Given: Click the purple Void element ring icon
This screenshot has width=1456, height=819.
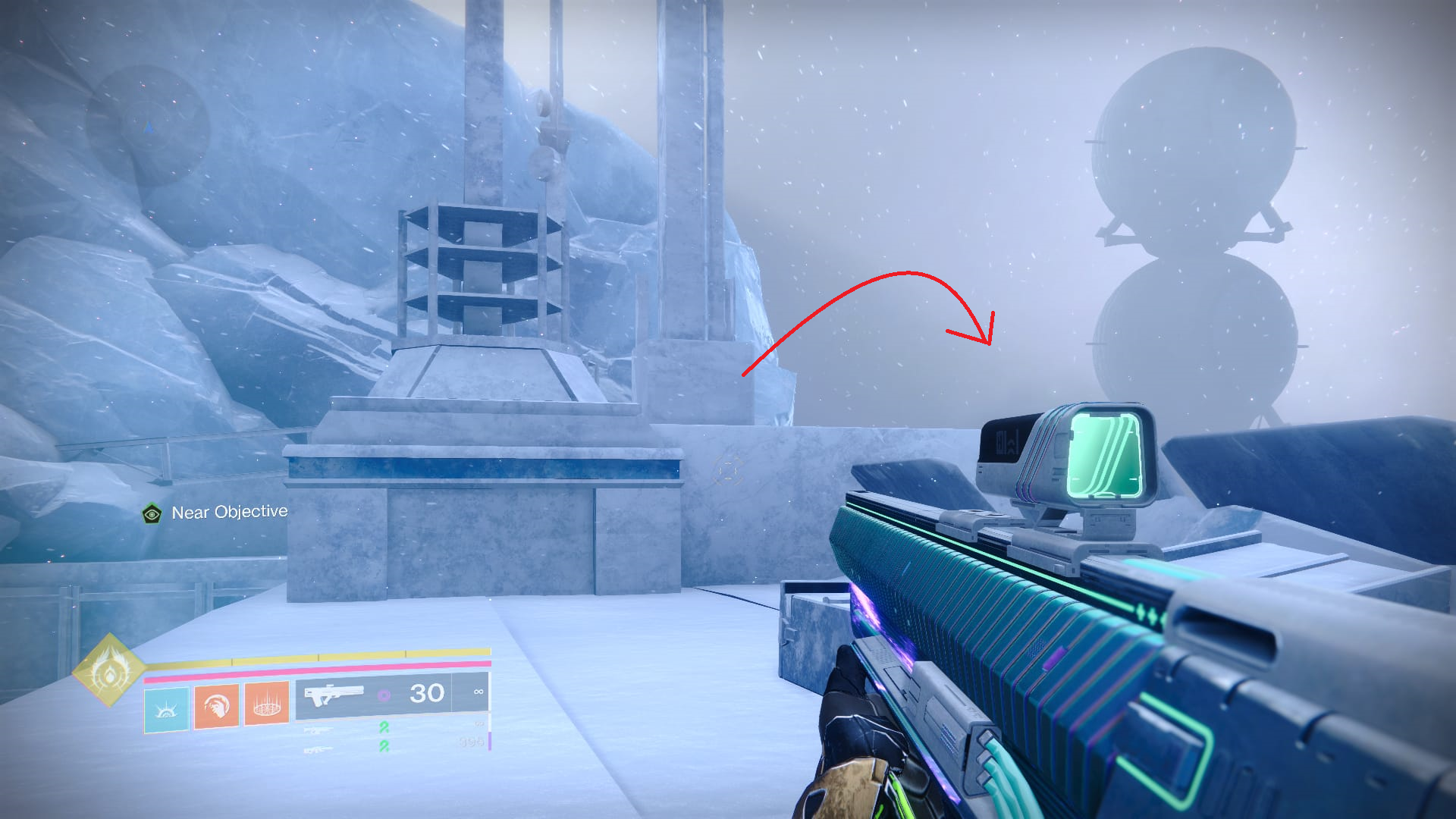Looking at the screenshot, I should pos(383,694).
